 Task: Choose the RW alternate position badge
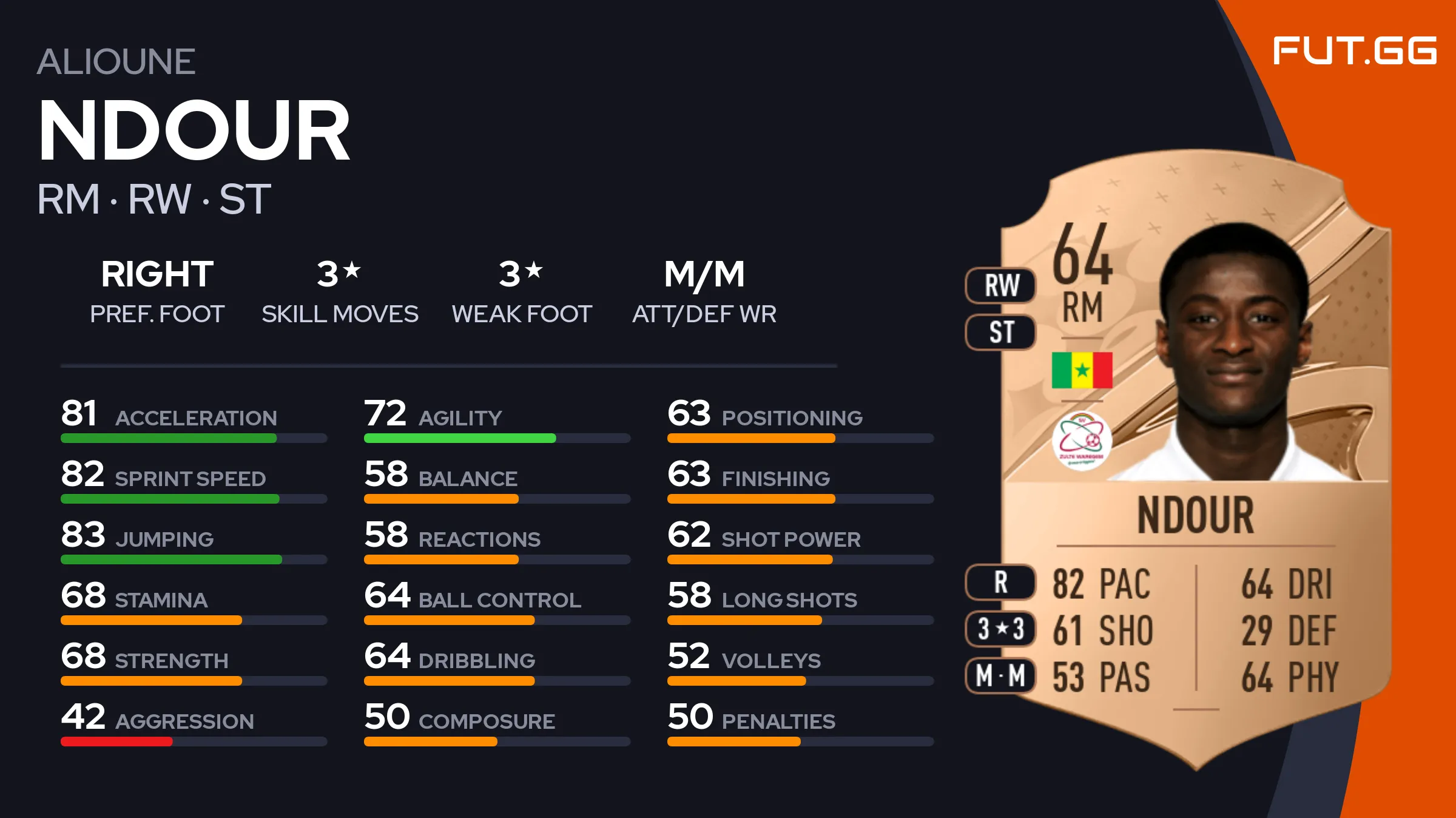[1001, 285]
